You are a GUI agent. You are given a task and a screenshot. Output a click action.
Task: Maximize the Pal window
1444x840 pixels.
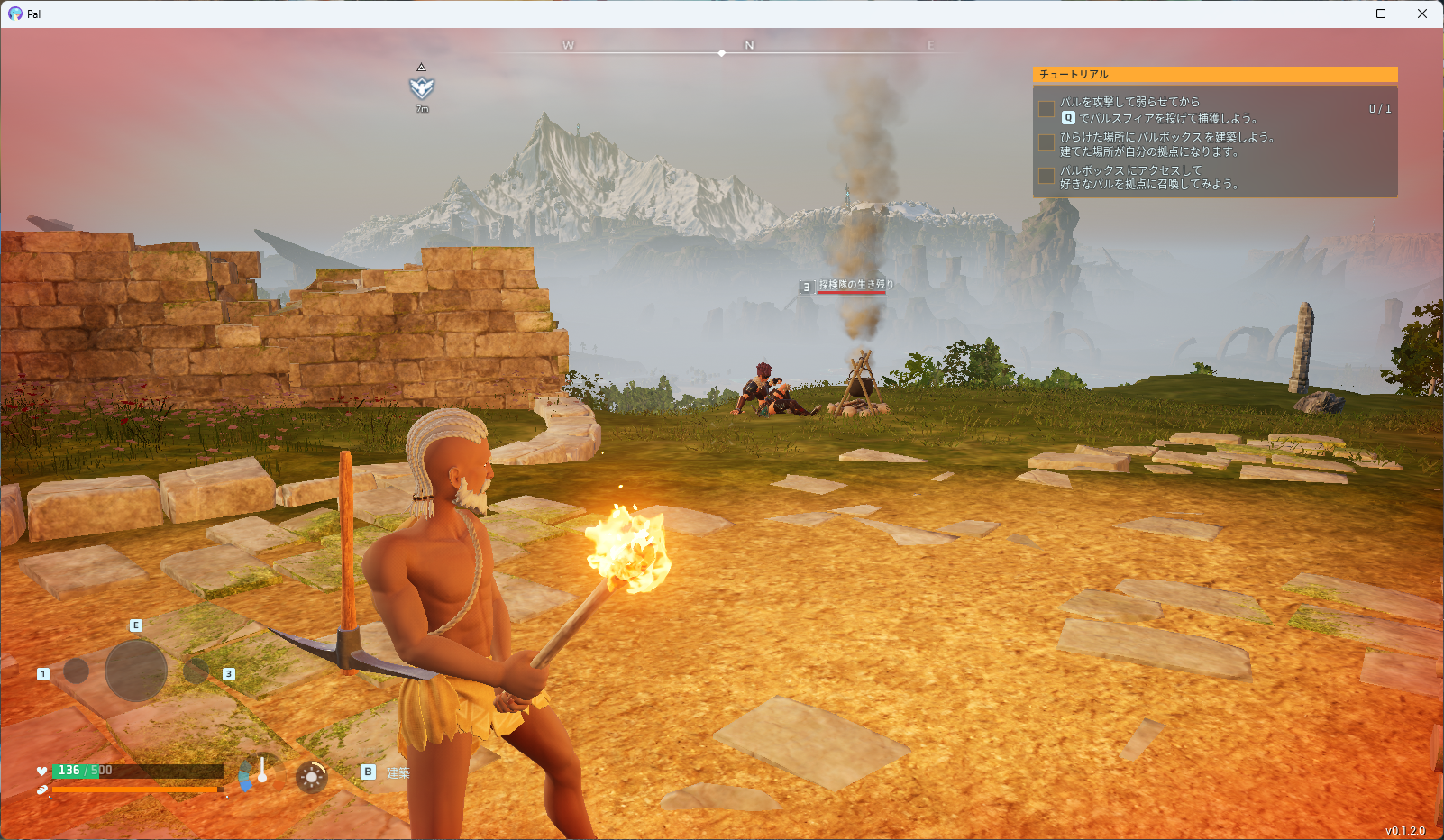click(1381, 14)
